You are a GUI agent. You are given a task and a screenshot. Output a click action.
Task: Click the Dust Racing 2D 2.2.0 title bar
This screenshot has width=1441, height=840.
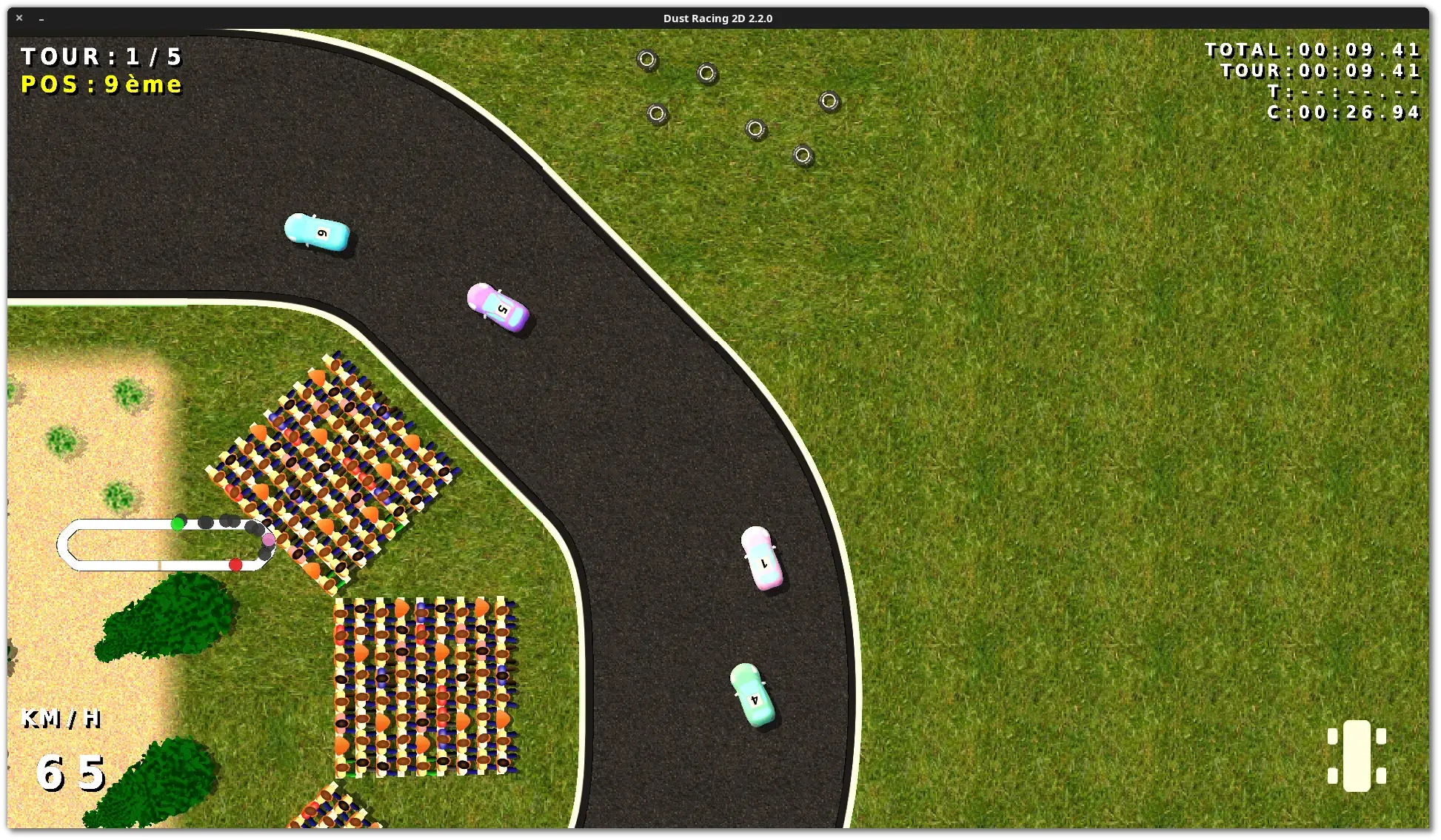tap(717, 18)
